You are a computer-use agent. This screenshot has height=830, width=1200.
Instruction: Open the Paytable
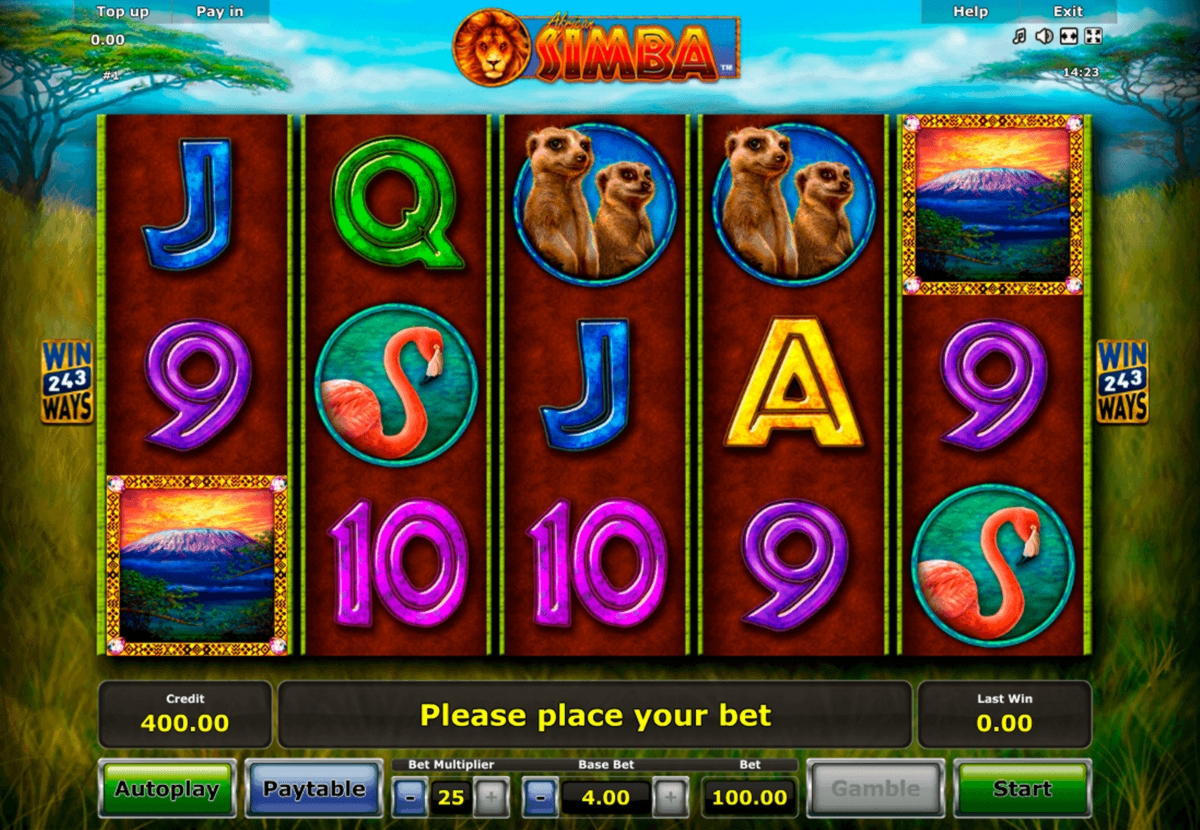tap(314, 789)
